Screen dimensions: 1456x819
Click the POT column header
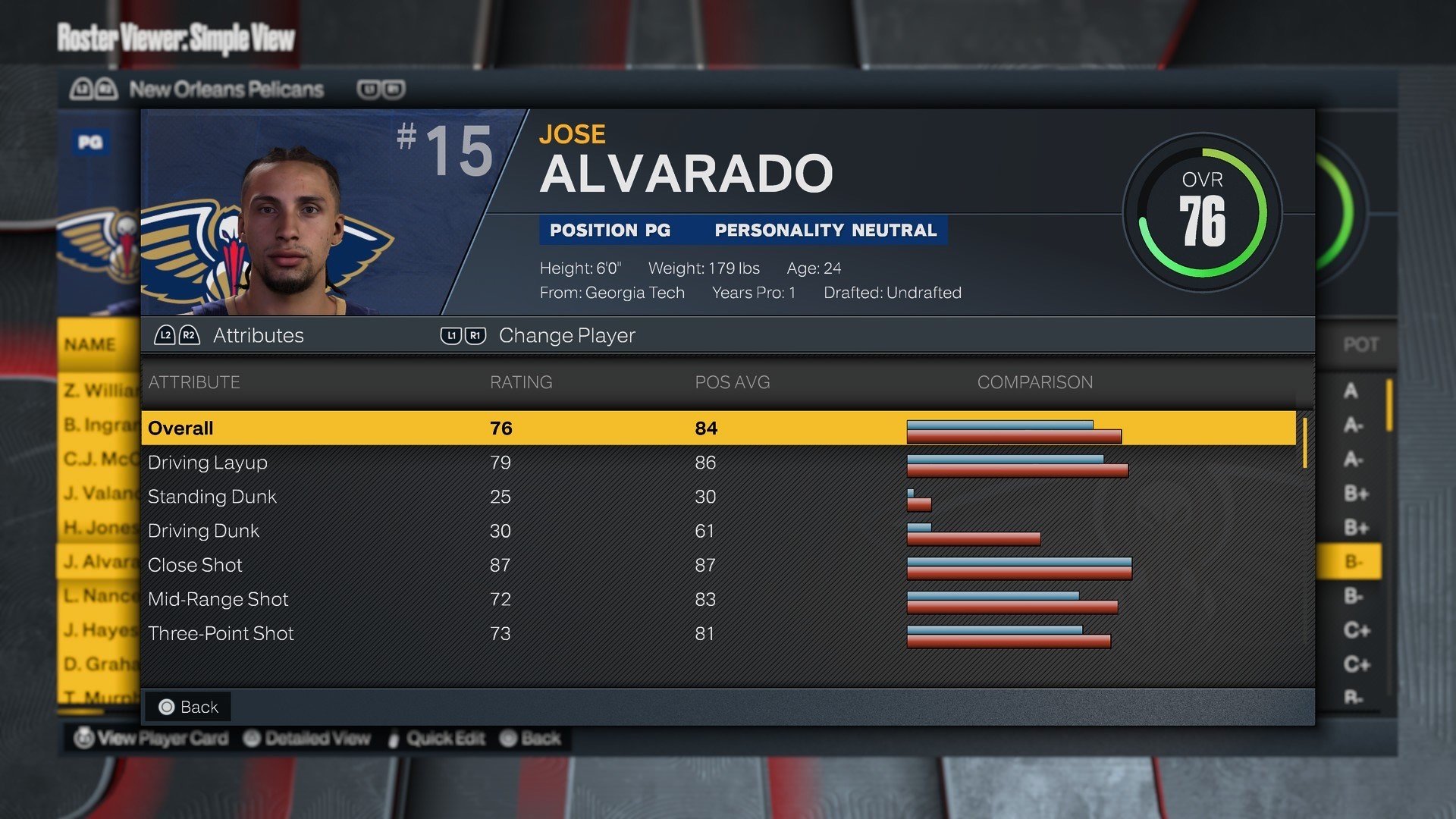[1360, 345]
